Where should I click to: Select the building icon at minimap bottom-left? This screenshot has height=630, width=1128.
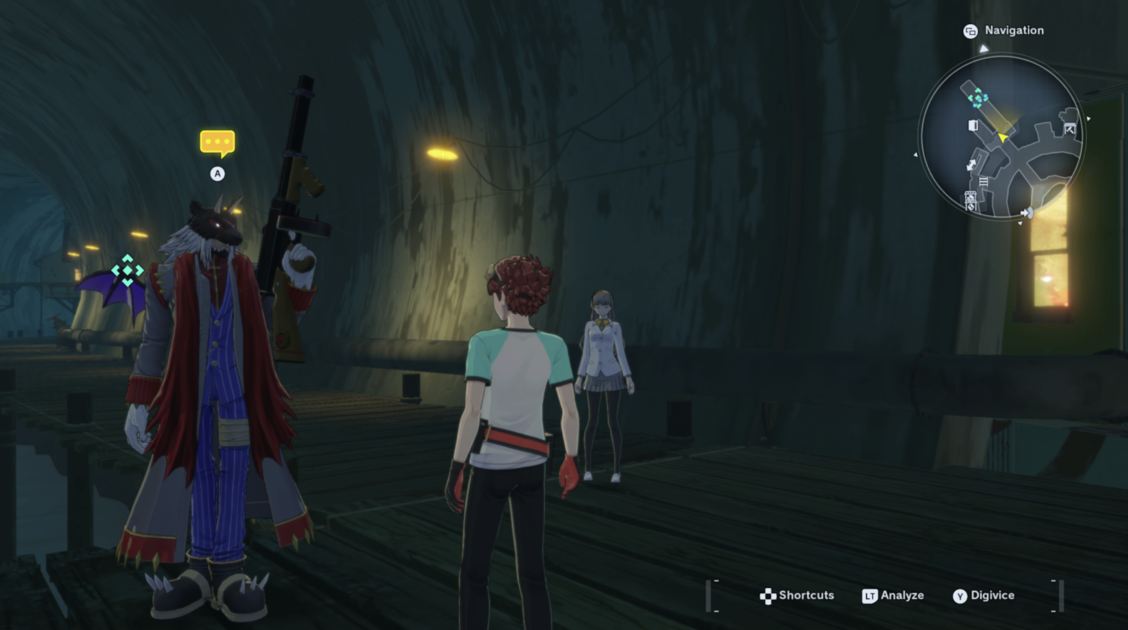(971, 200)
